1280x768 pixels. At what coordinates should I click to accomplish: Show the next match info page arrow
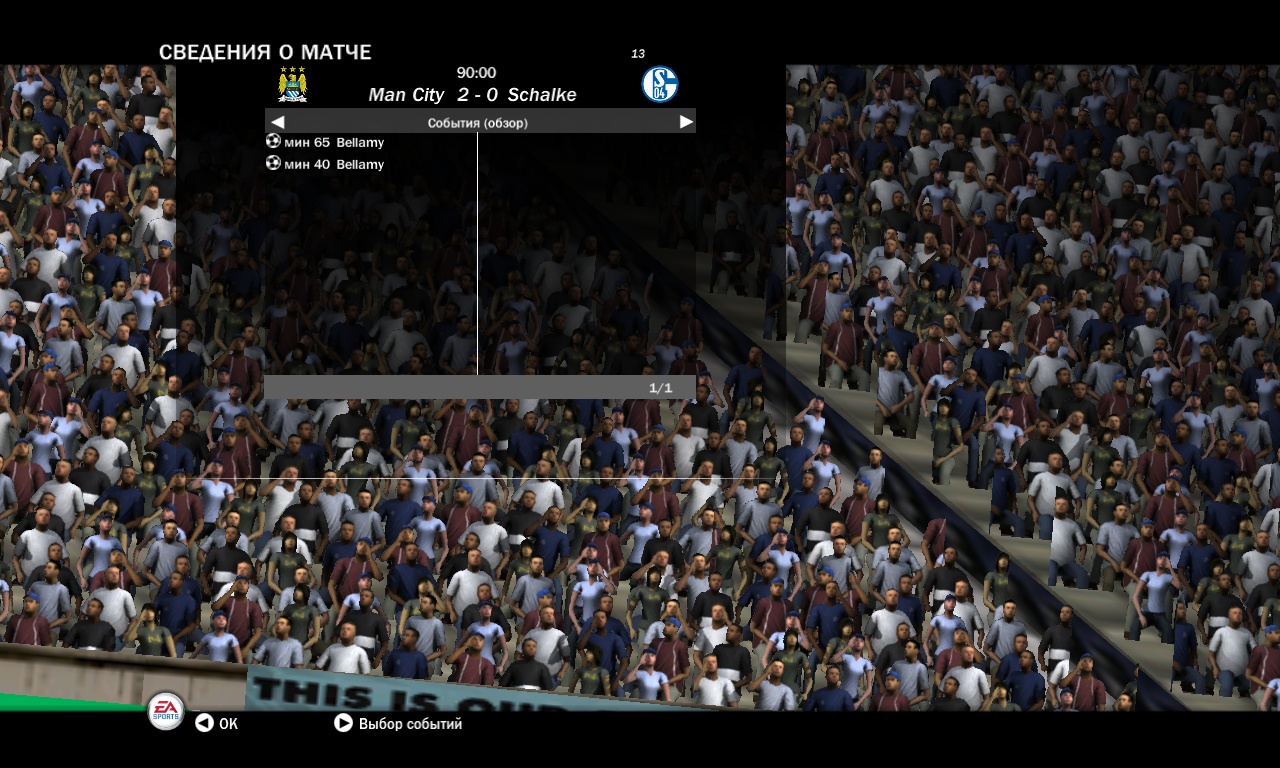tap(686, 122)
